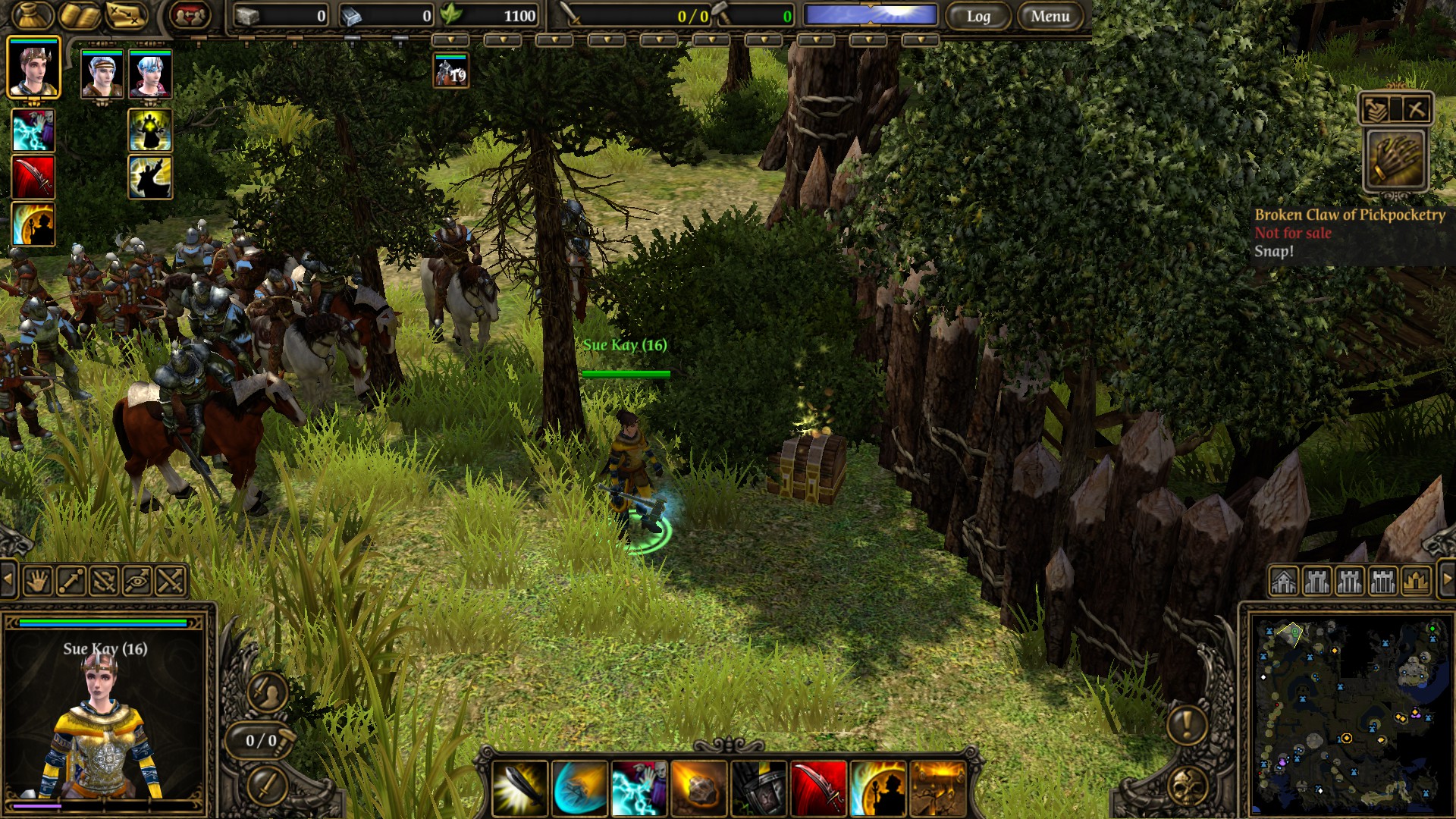Use the dark helmet hotbar ability
The height and width of the screenshot is (819, 1456).
pyautogui.click(x=758, y=789)
